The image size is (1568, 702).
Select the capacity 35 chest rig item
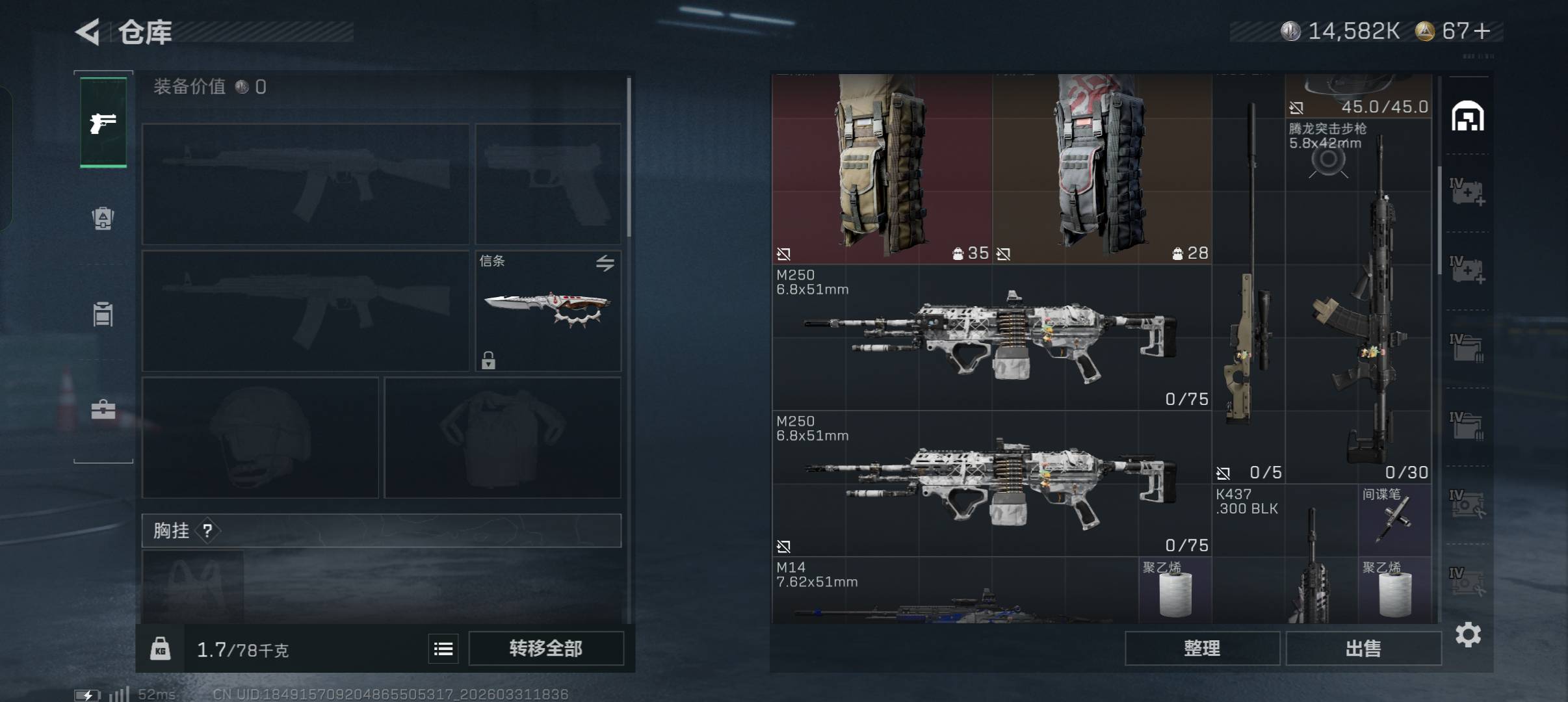coord(882,169)
